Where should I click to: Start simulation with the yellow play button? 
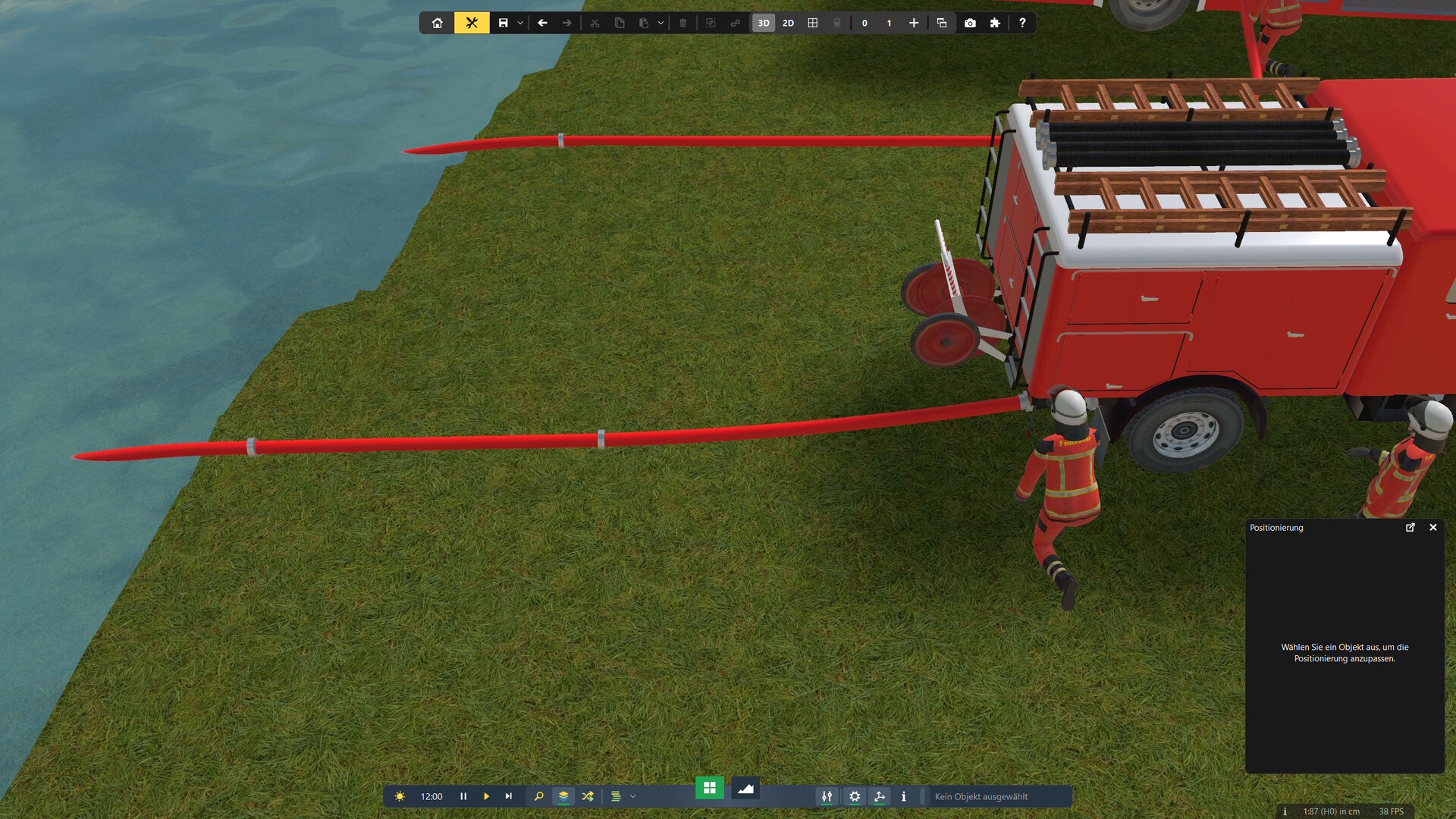click(x=486, y=796)
